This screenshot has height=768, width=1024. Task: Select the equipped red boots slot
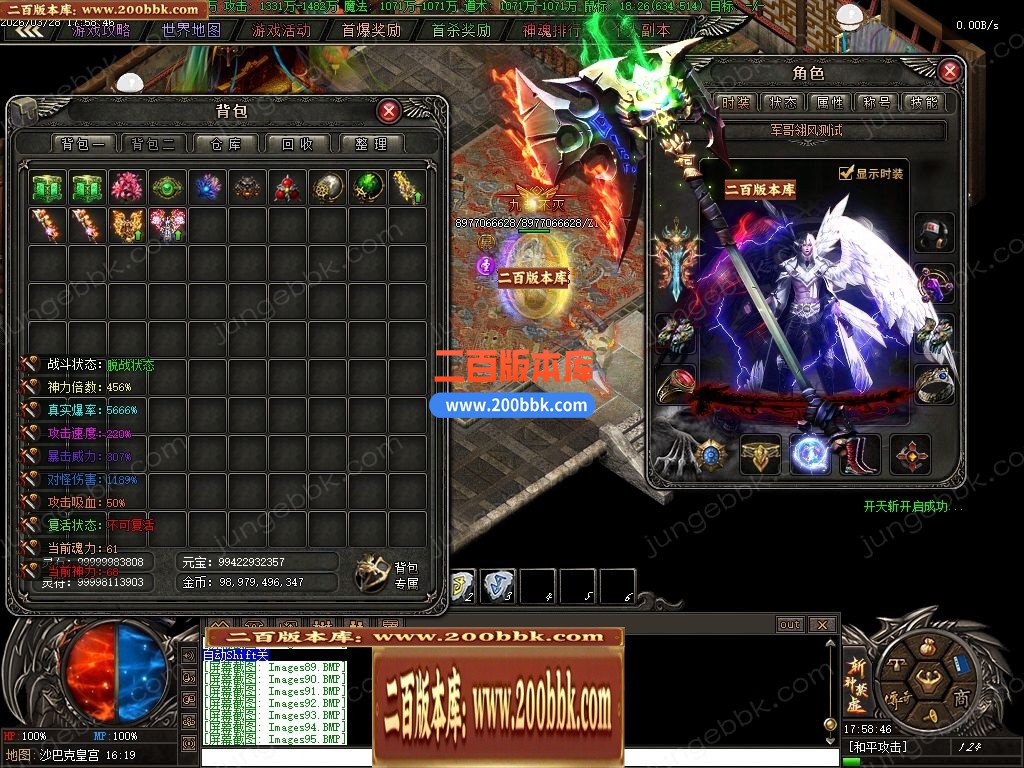(859, 455)
